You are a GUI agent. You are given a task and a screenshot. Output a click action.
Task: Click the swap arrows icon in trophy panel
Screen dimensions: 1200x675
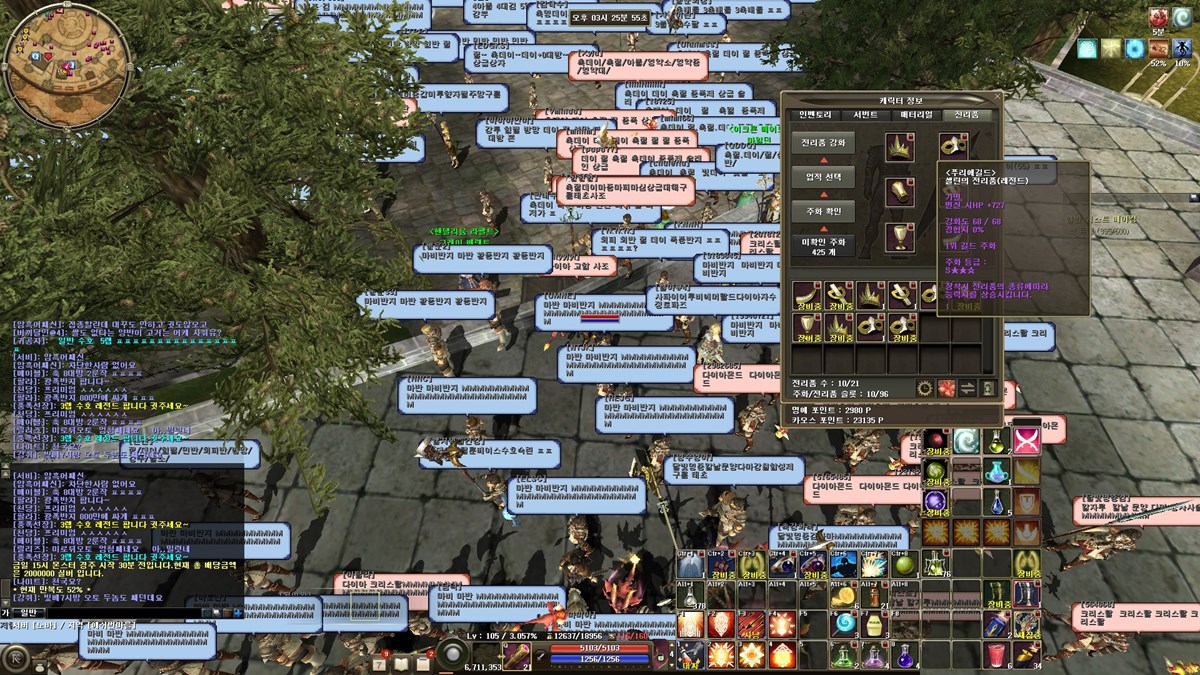click(x=968, y=388)
